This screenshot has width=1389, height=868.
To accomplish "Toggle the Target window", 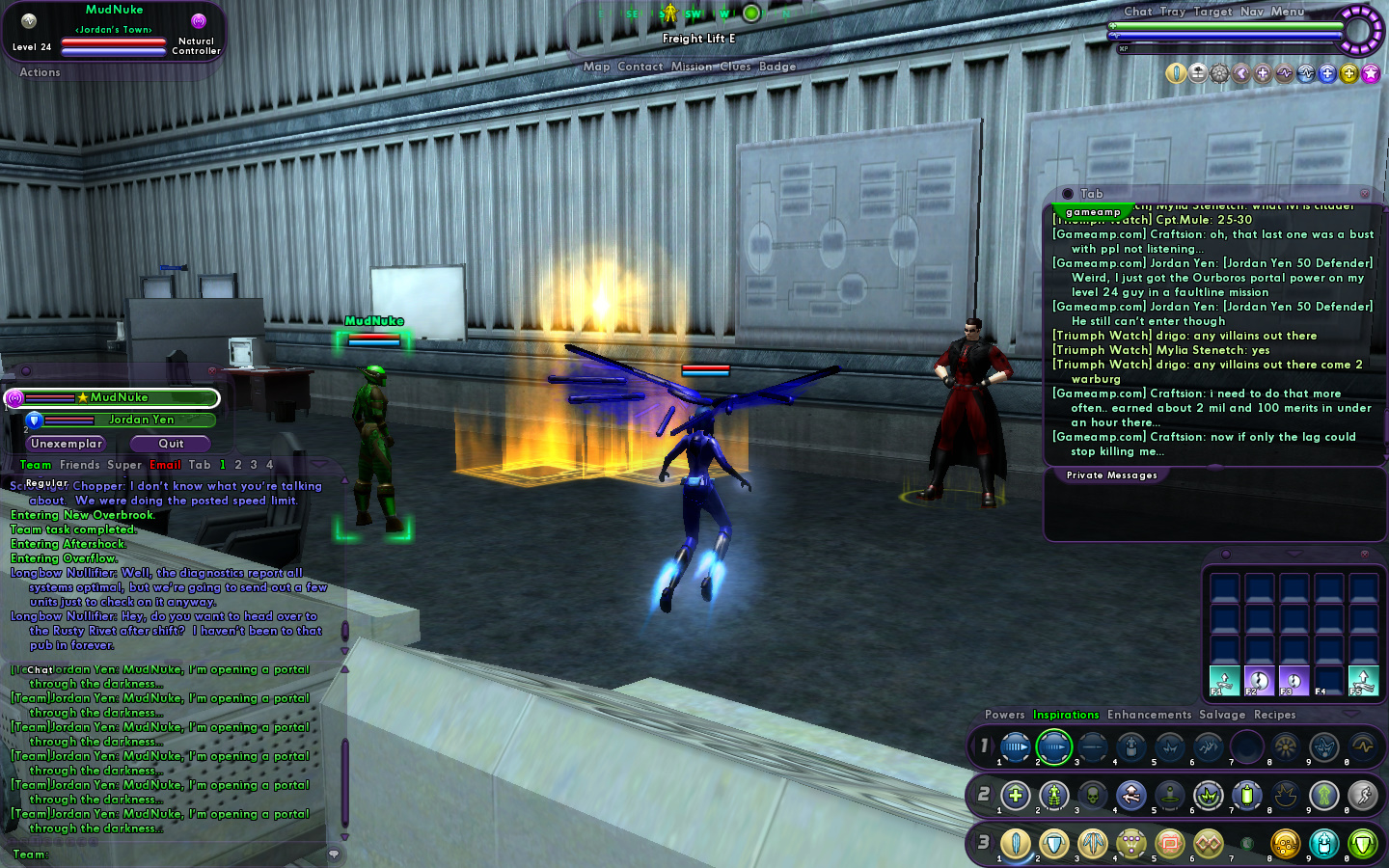I will [x=1212, y=12].
